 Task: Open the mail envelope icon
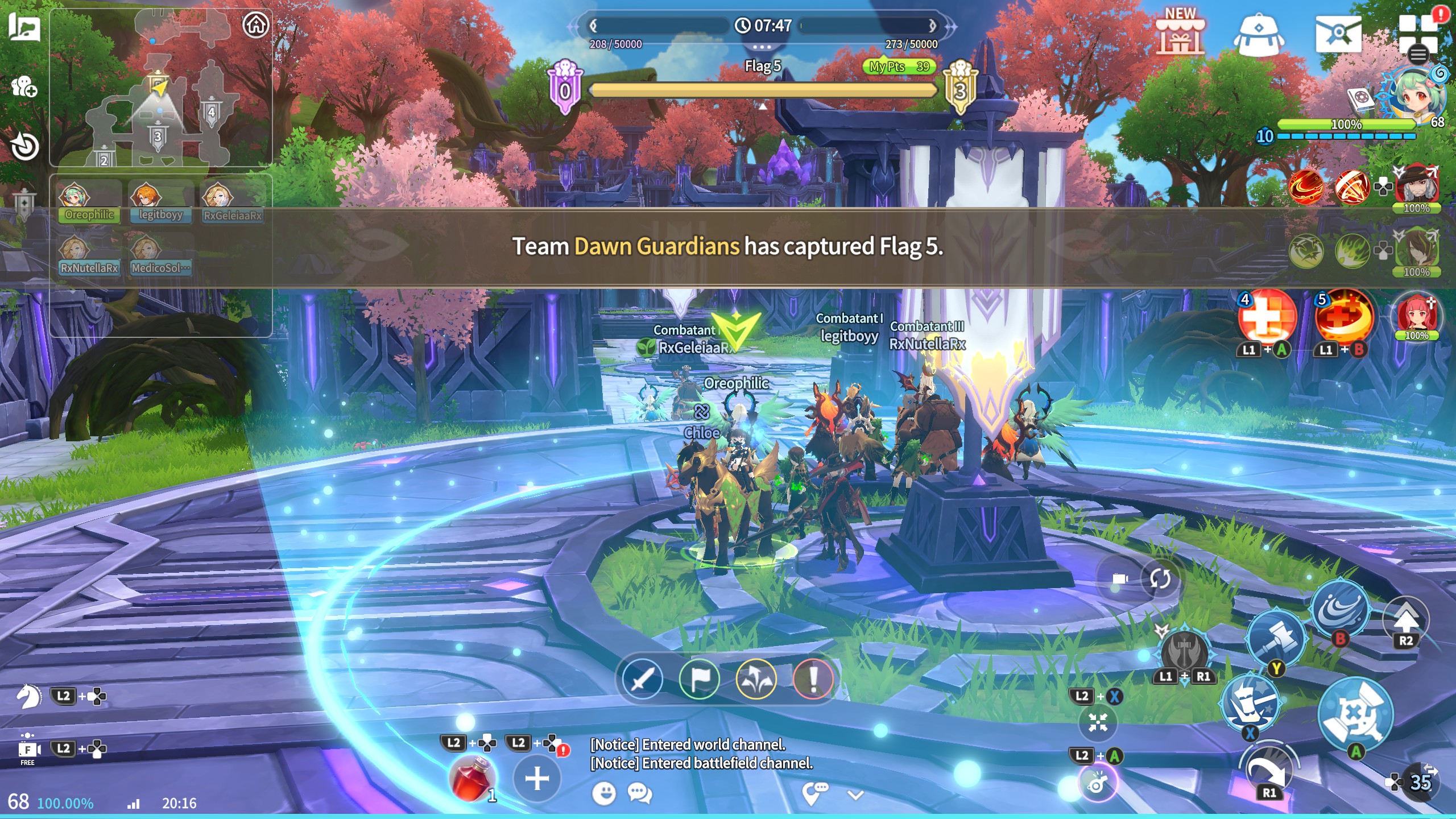pyautogui.click(x=1338, y=34)
